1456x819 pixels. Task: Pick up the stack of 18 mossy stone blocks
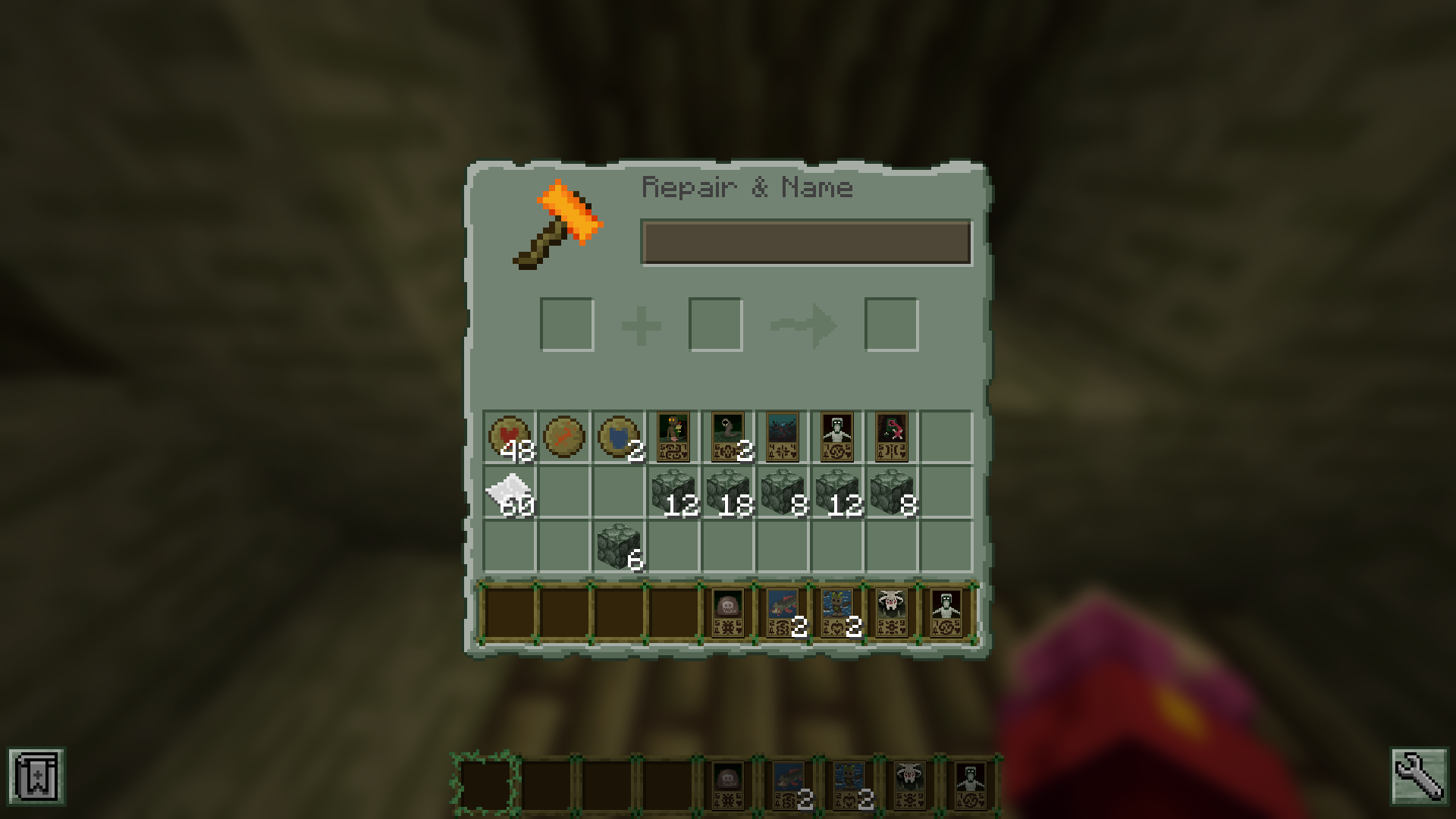tap(726, 489)
